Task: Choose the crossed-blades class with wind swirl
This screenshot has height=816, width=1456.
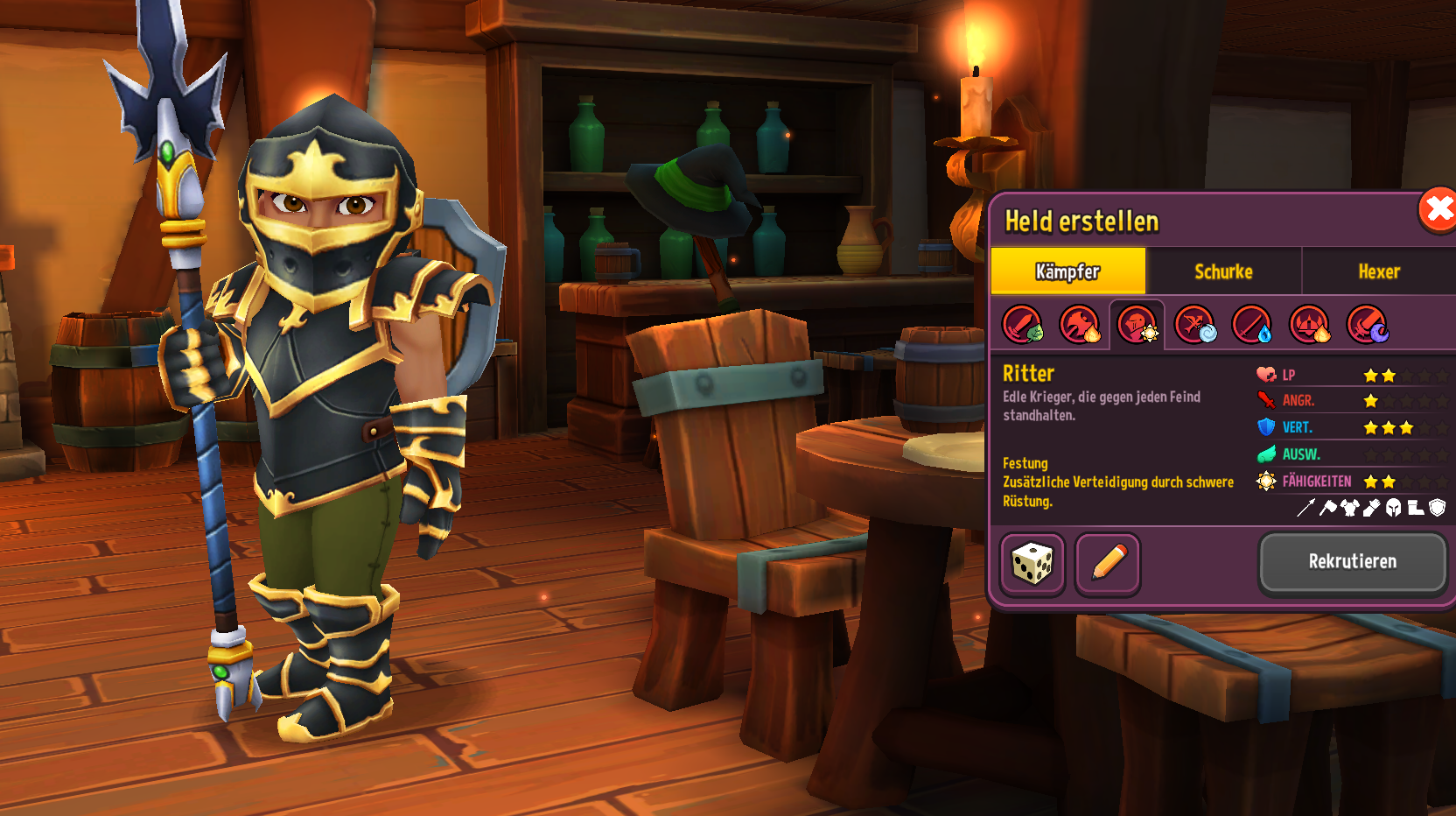Action: 1194,325
